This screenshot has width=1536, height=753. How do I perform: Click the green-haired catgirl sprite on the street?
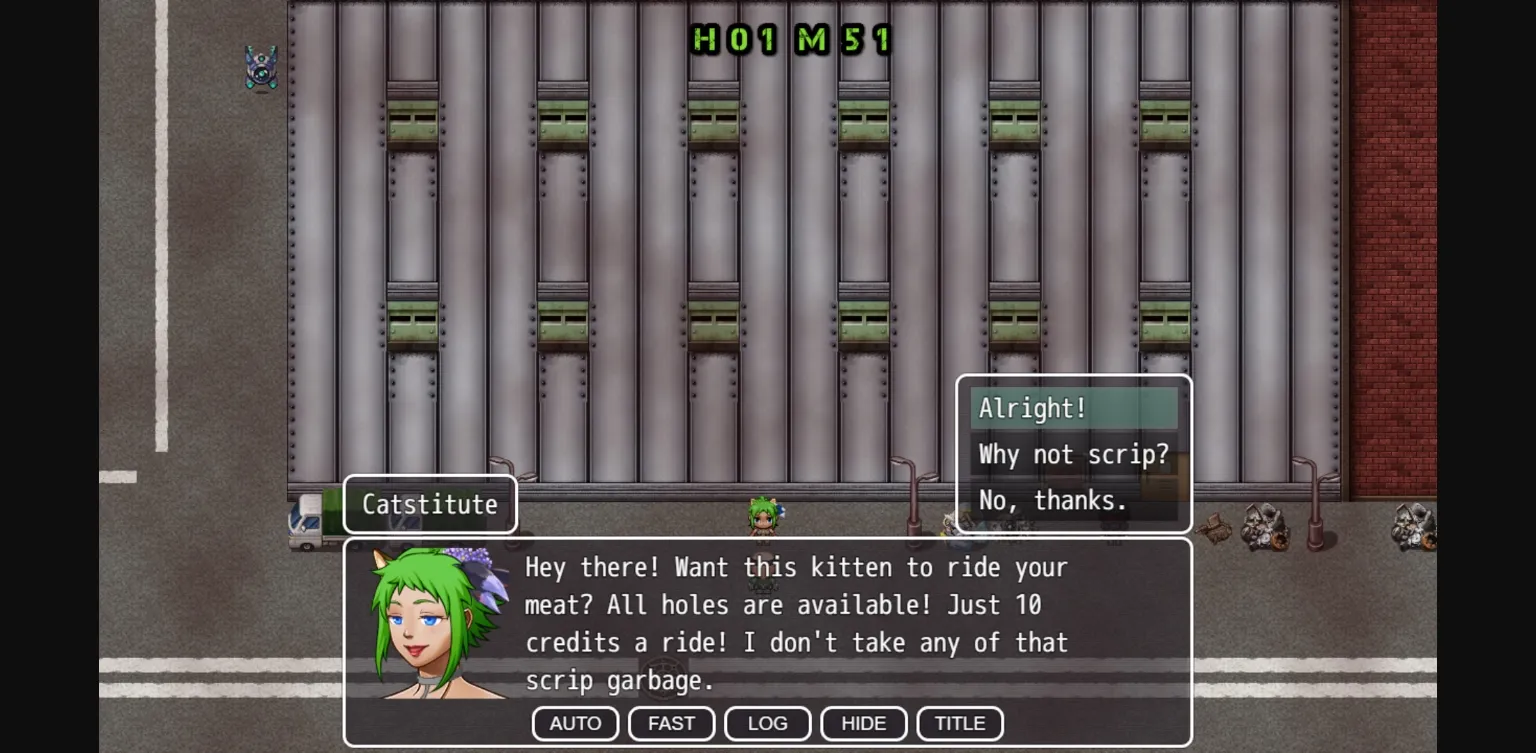[762, 515]
